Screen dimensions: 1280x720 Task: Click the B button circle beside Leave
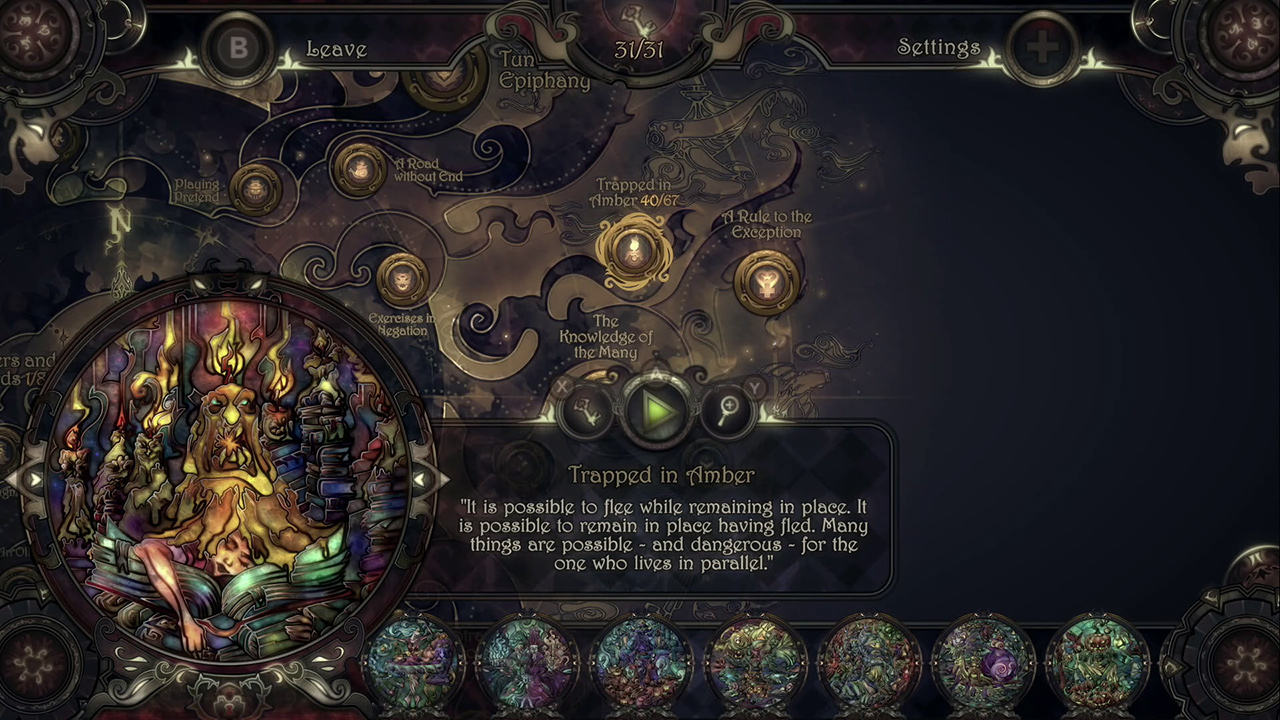coord(239,48)
